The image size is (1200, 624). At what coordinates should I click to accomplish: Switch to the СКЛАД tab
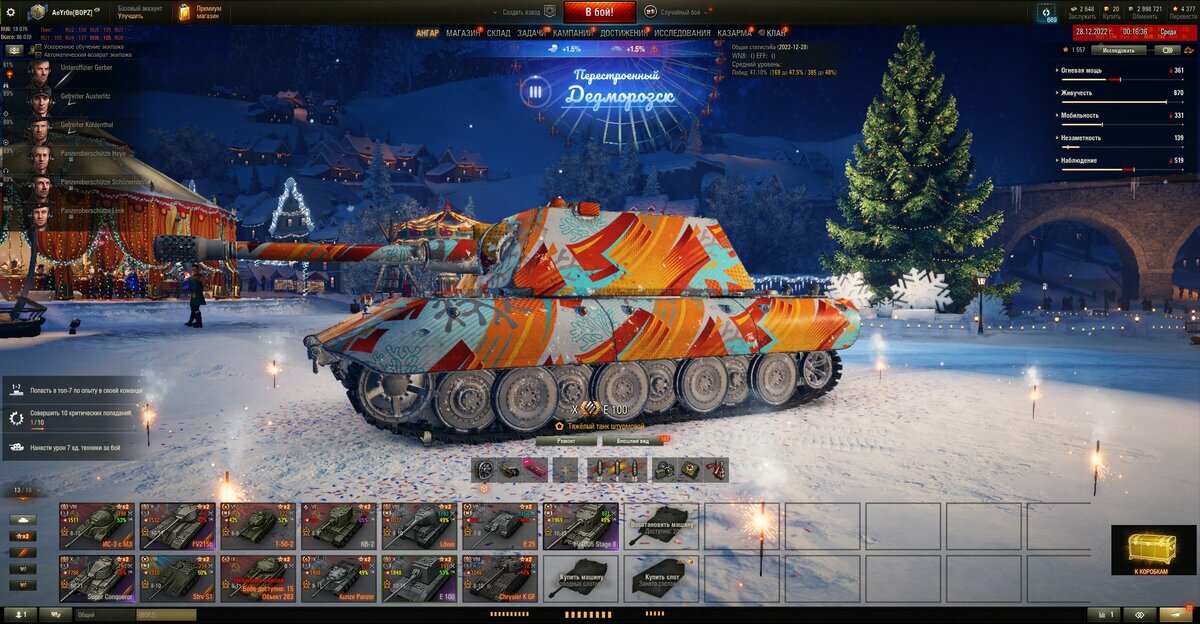tap(499, 33)
